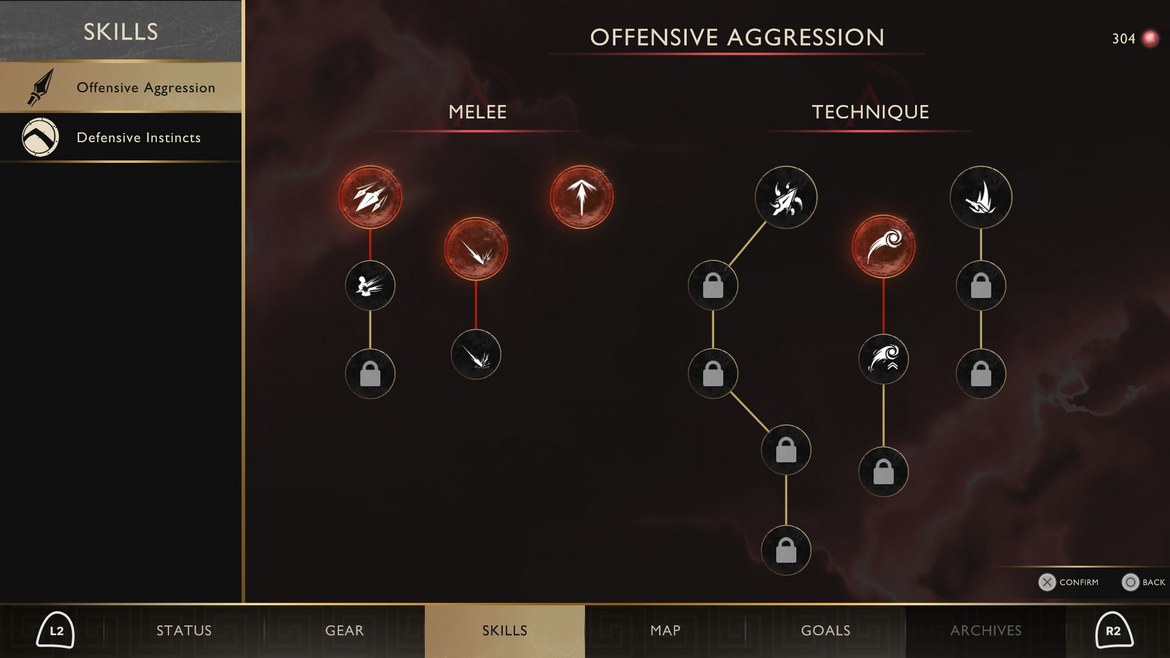Select the Skills tab in bottom bar
The width and height of the screenshot is (1170, 658).
[505, 631]
